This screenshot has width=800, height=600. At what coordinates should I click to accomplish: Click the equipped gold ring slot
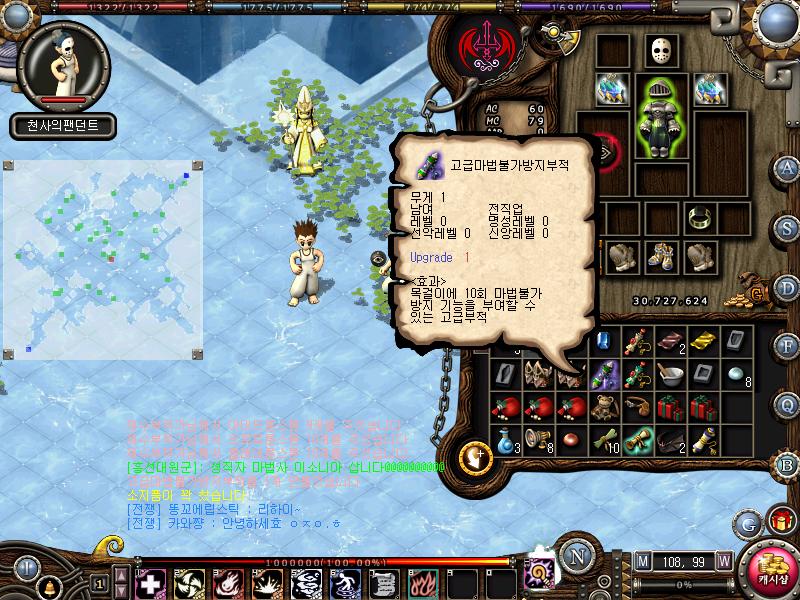pyautogui.click(x=700, y=217)
